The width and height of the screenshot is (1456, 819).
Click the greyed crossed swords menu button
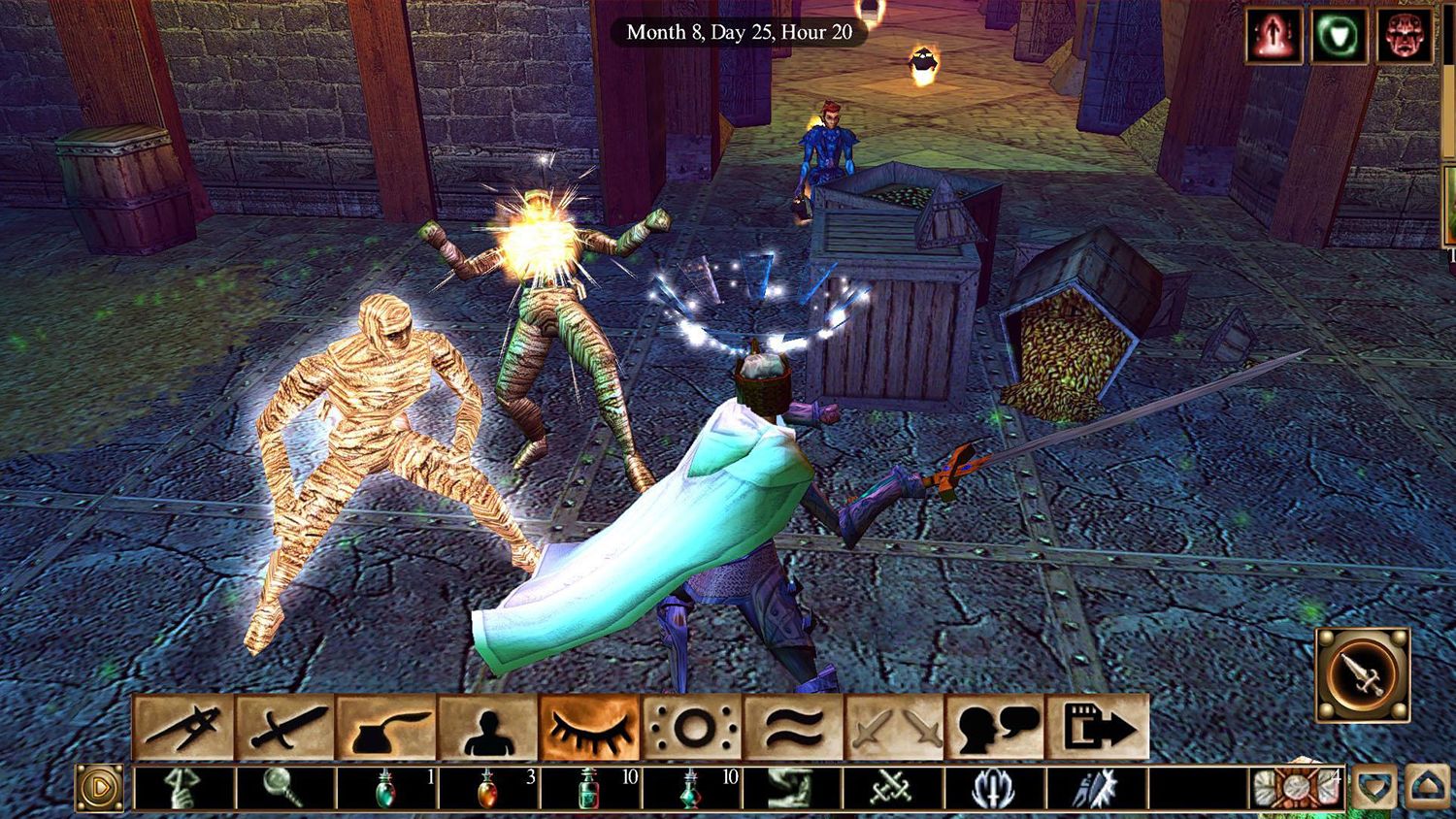(x=896, y=728)
